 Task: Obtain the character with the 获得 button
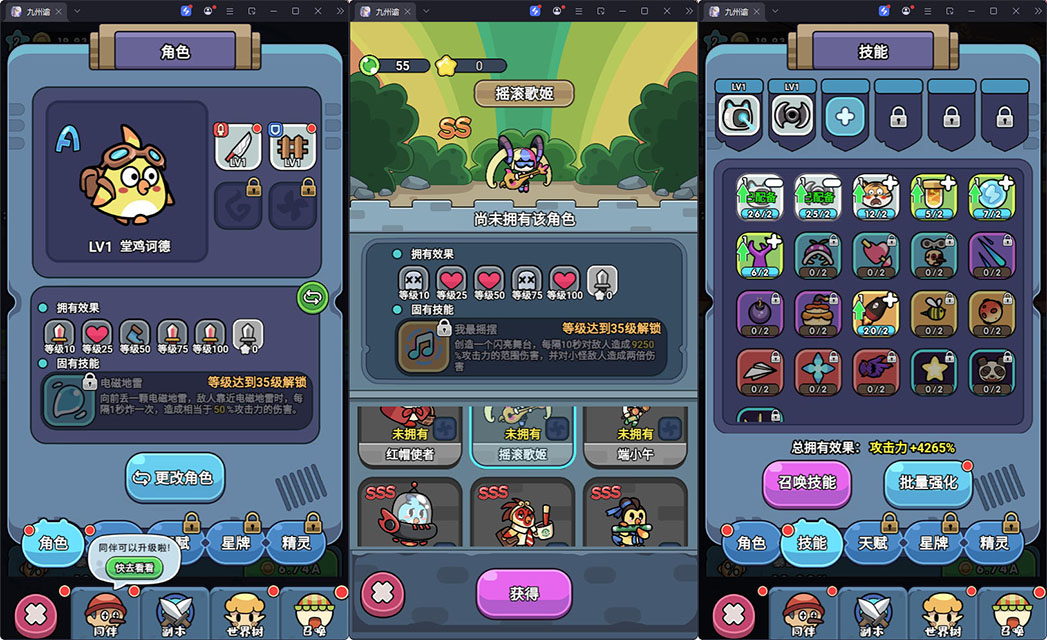pyautogui.click(x=523, y=593)
